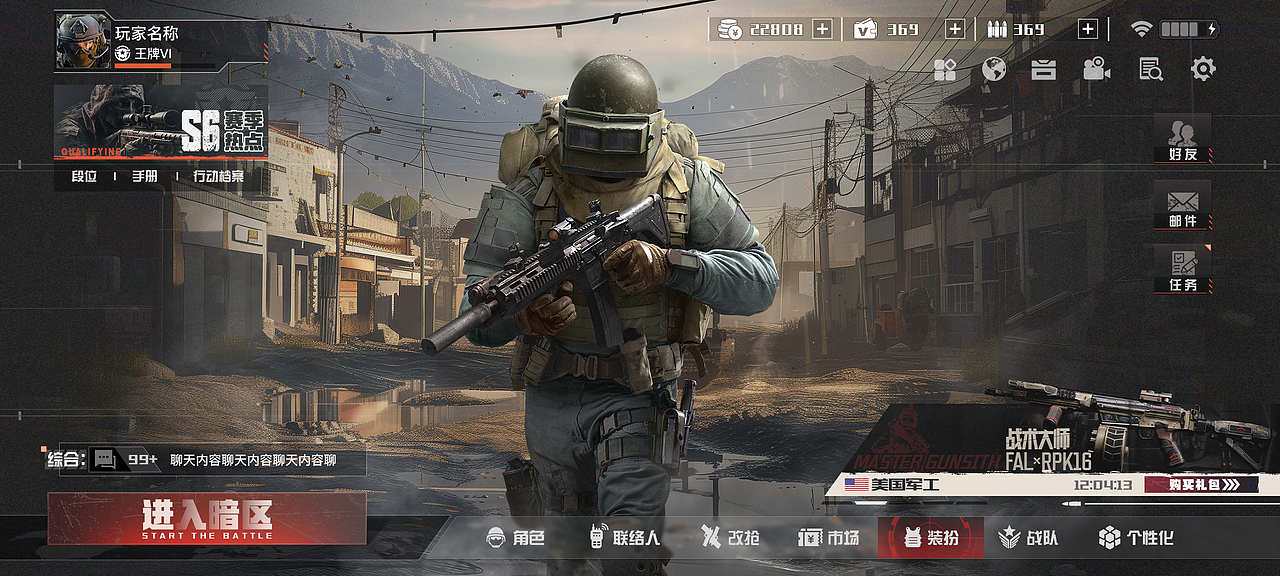Switch to the 联络人 contacts tab
This screenshot has height=576, width=1280.
click(x=624, y=538)
